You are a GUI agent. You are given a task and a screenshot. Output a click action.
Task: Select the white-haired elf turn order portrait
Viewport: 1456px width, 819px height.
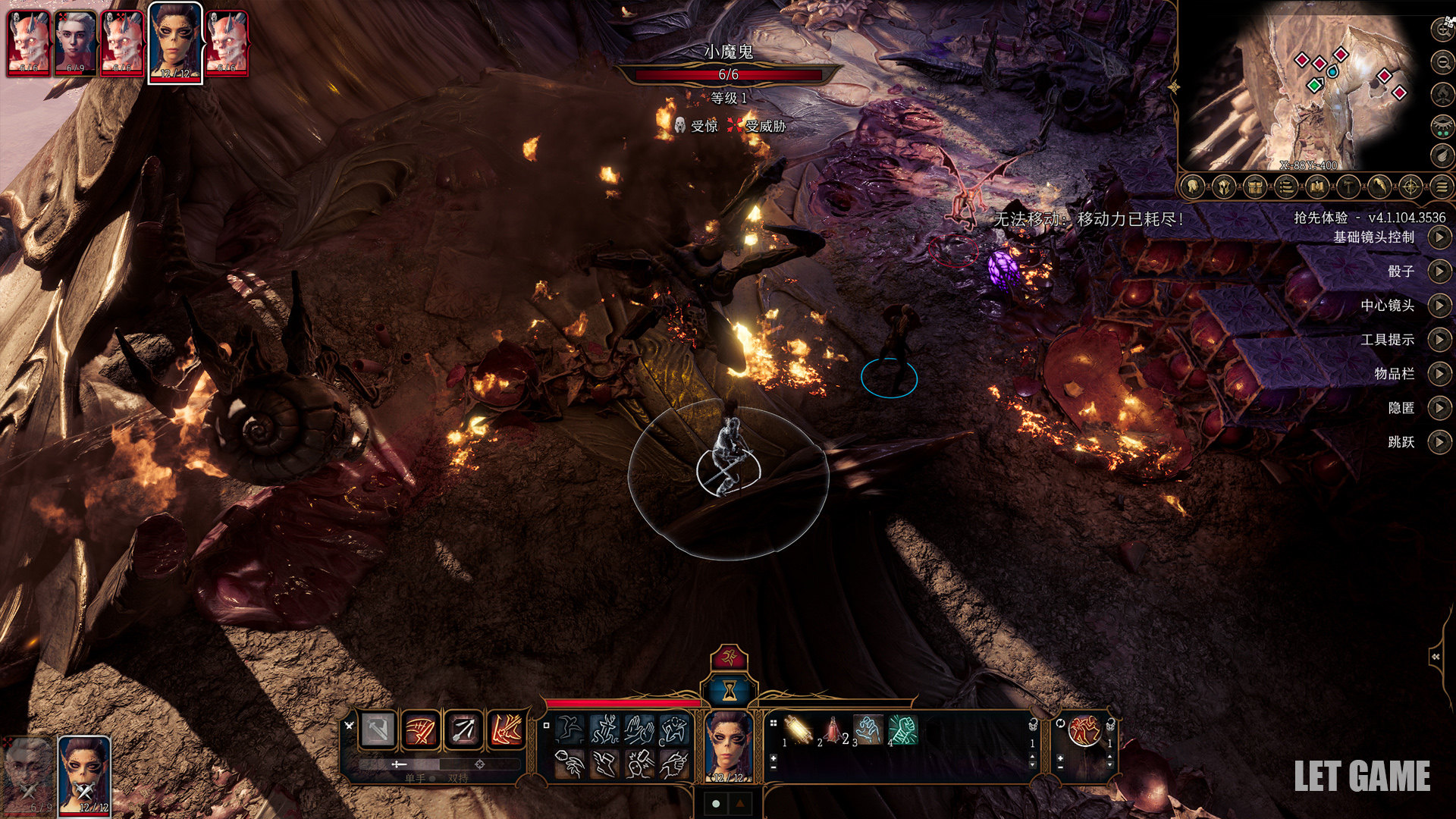[75, 43]
